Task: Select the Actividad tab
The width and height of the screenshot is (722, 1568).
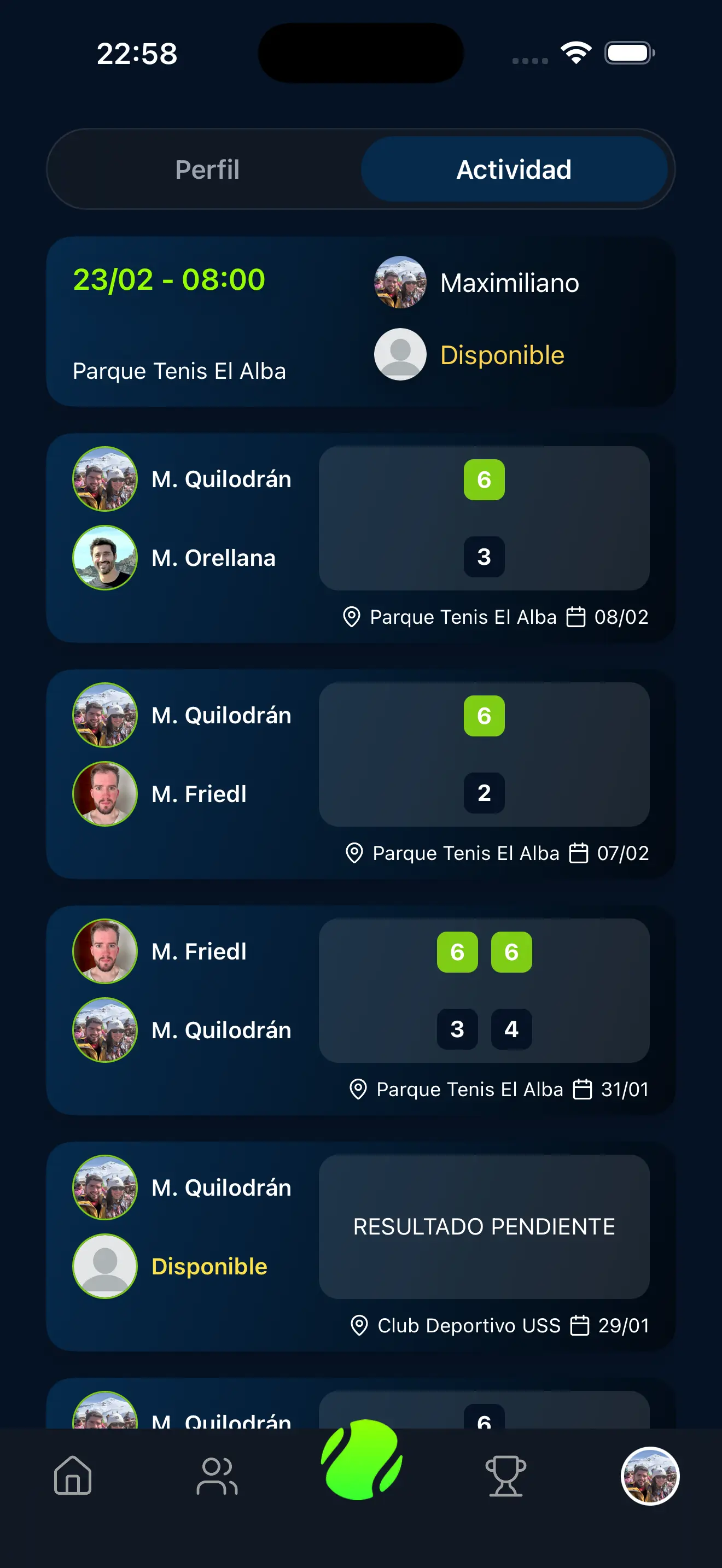Action: [x=514, y=169]
